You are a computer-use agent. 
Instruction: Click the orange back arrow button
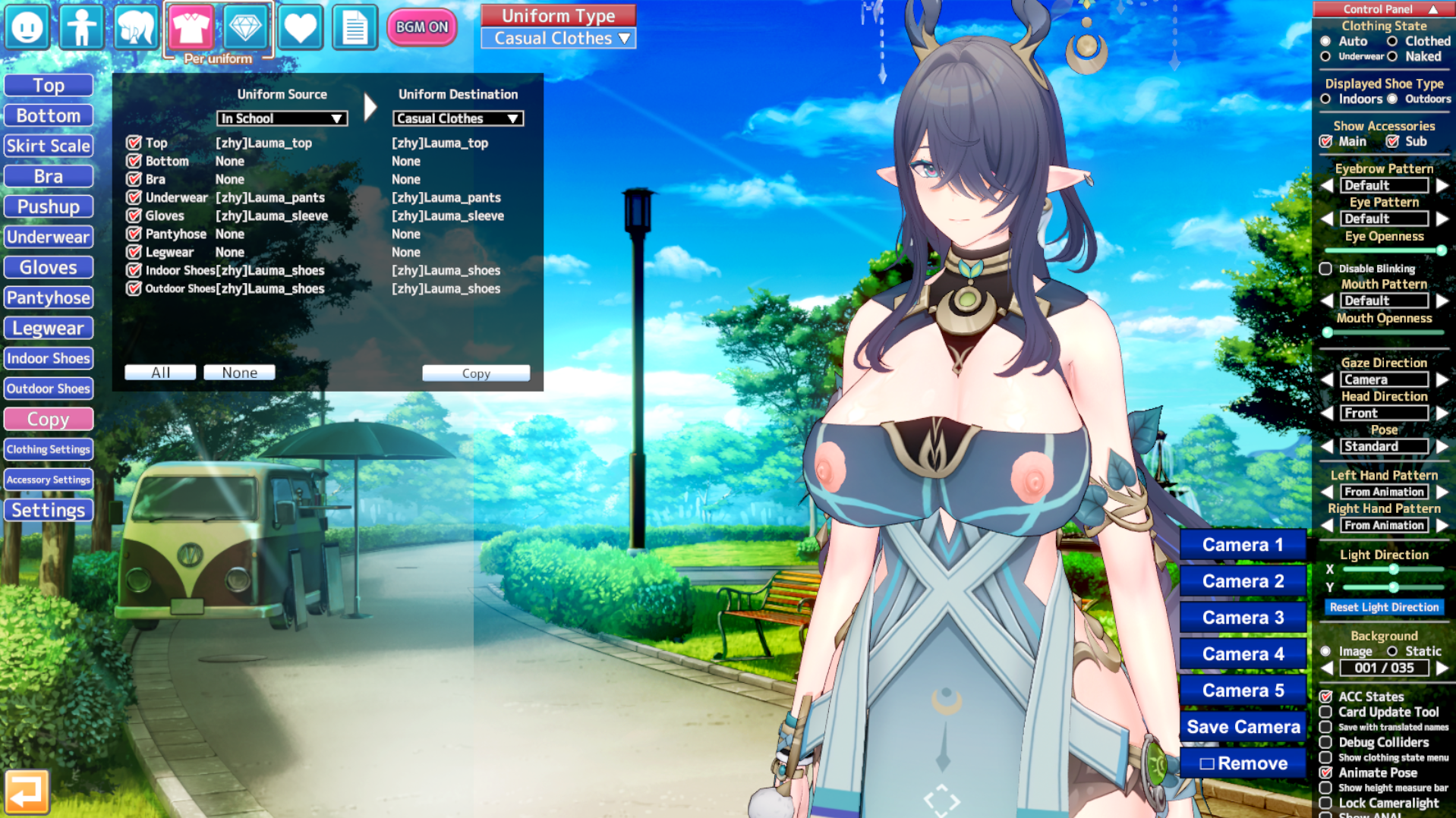pos(27,791)
